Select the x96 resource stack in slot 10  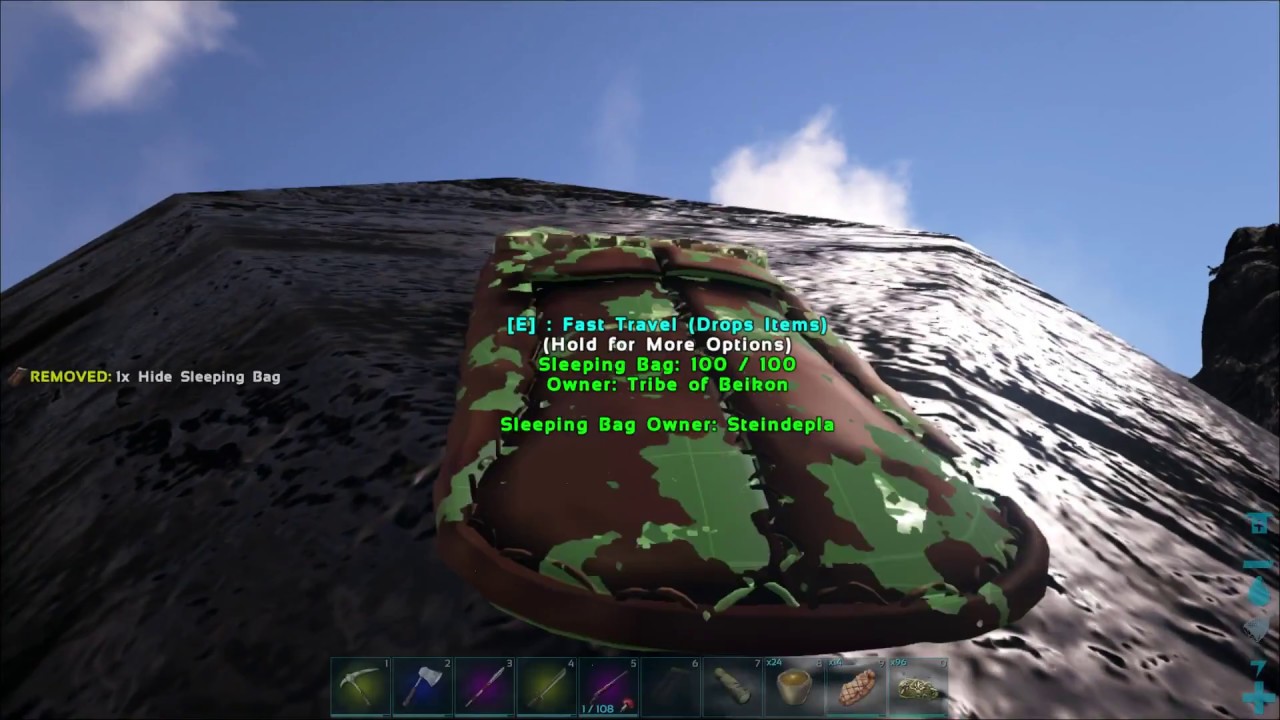(918, 687)
